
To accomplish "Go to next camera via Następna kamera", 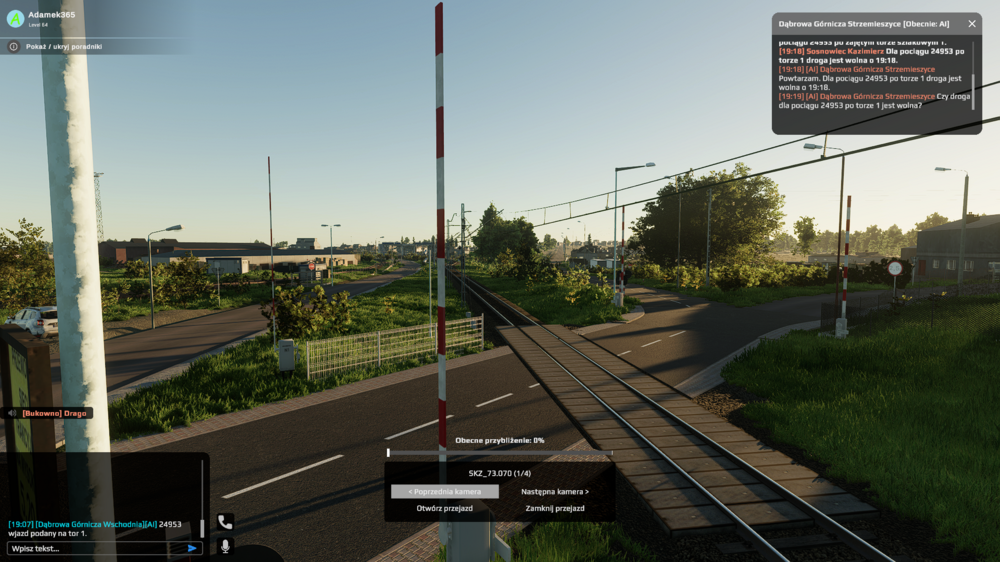I will pos(555,492).
